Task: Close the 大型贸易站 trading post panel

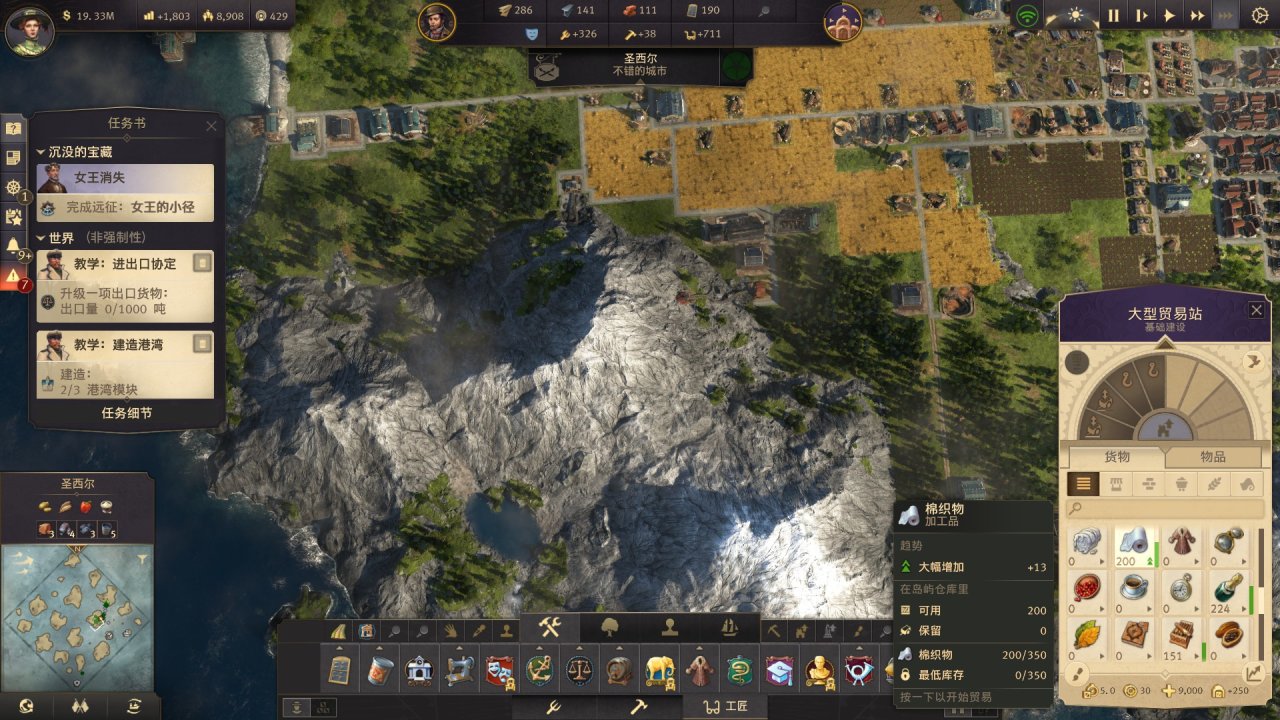Action: [1256, 311]
